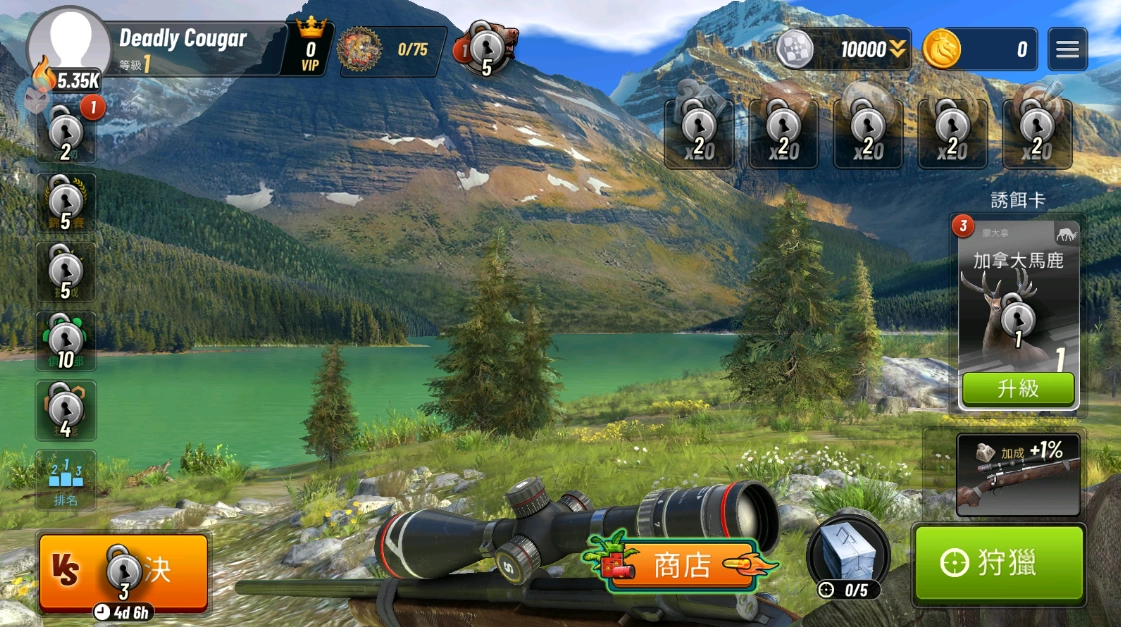The height and width of the screenshot is (627, 1121).
Task: Open the 商店 shop
Action: tap(680, 566)
